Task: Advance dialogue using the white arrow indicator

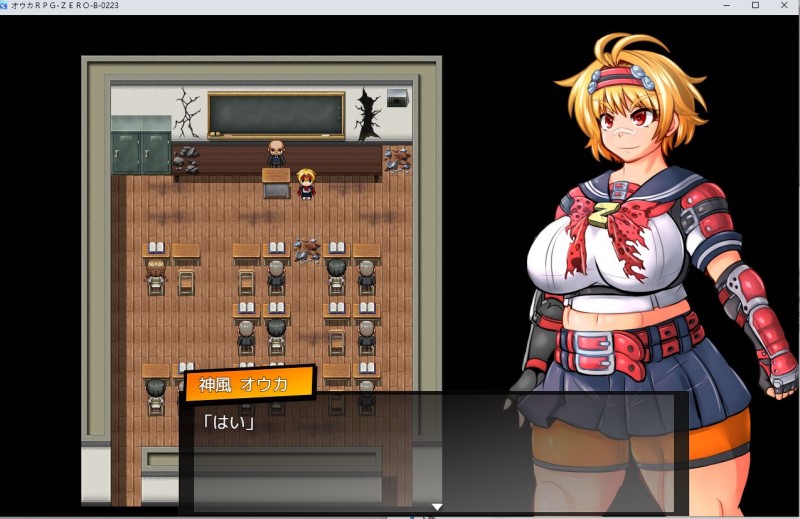Action: pos(436,507)
